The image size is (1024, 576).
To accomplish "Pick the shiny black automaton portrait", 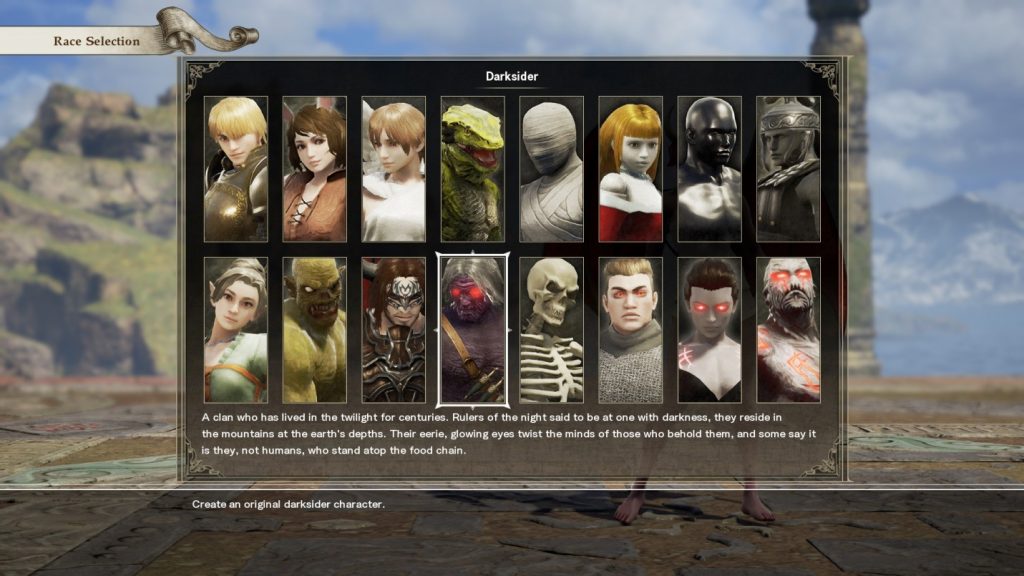I will click(709, 168).
